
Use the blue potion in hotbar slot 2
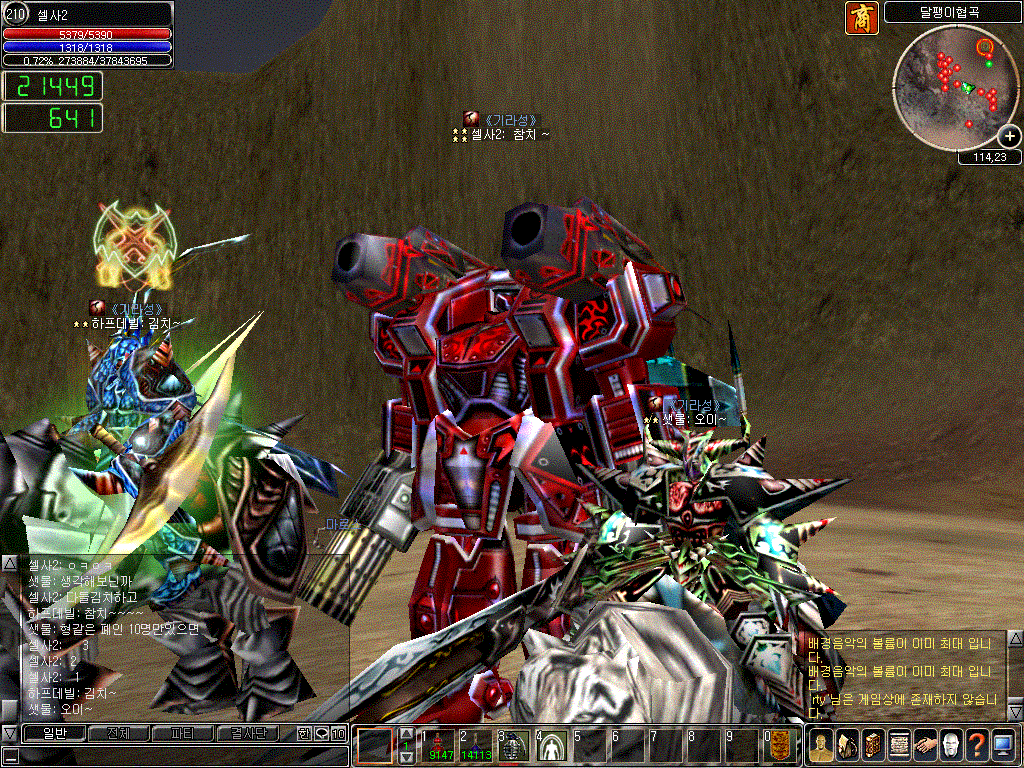[x=476, y=746]
